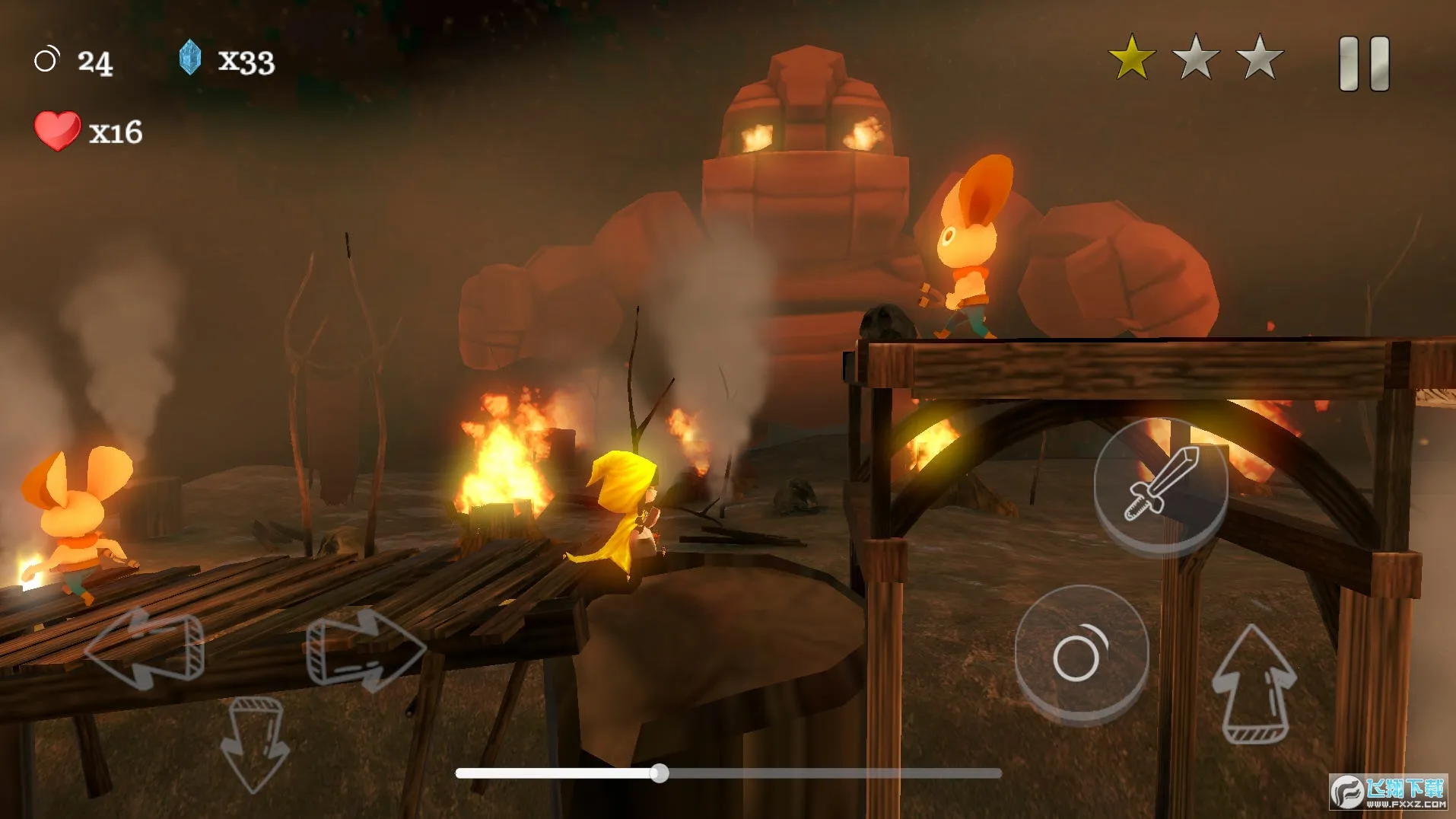1456x819 pixels.
Task: Activate the circular roll ability button
Action: click(1081, 654)
